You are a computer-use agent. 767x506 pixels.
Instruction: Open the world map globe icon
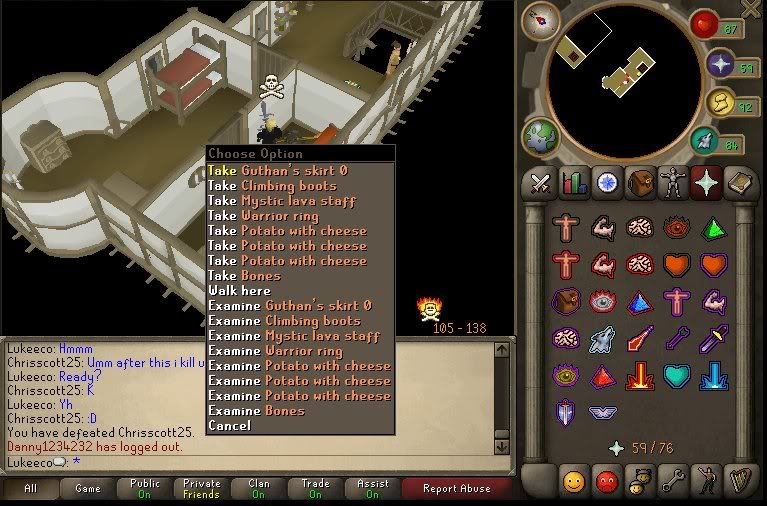540,139
